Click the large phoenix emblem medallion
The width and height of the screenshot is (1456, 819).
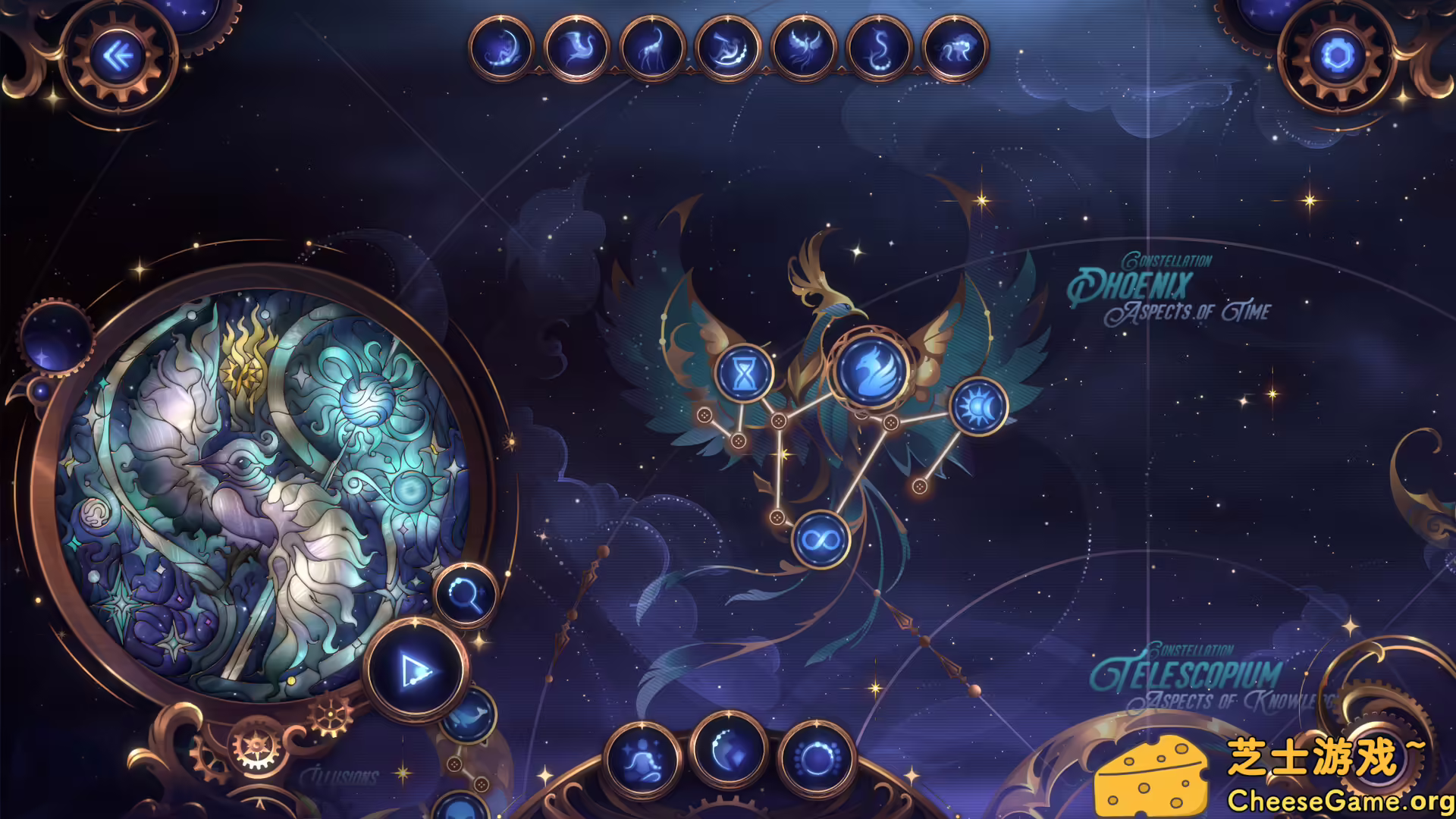872,369
